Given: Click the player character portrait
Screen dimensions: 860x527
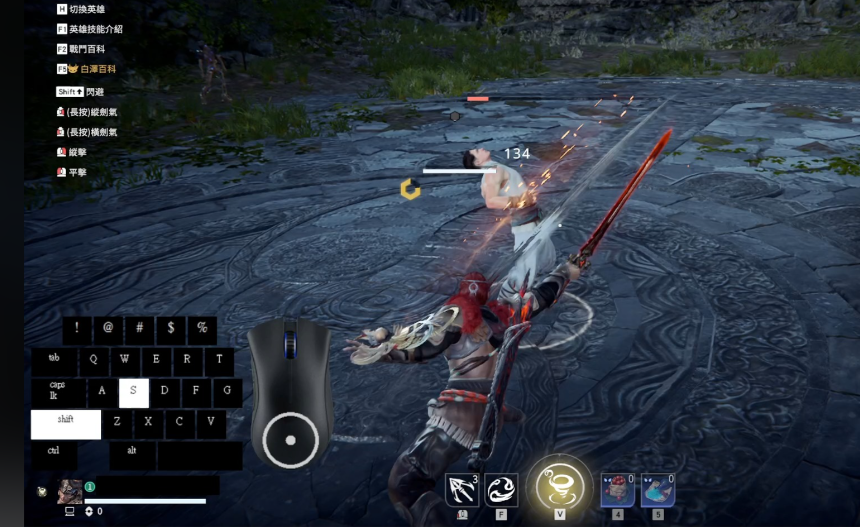Looking at the screenshot, I should tap(70, 491).
